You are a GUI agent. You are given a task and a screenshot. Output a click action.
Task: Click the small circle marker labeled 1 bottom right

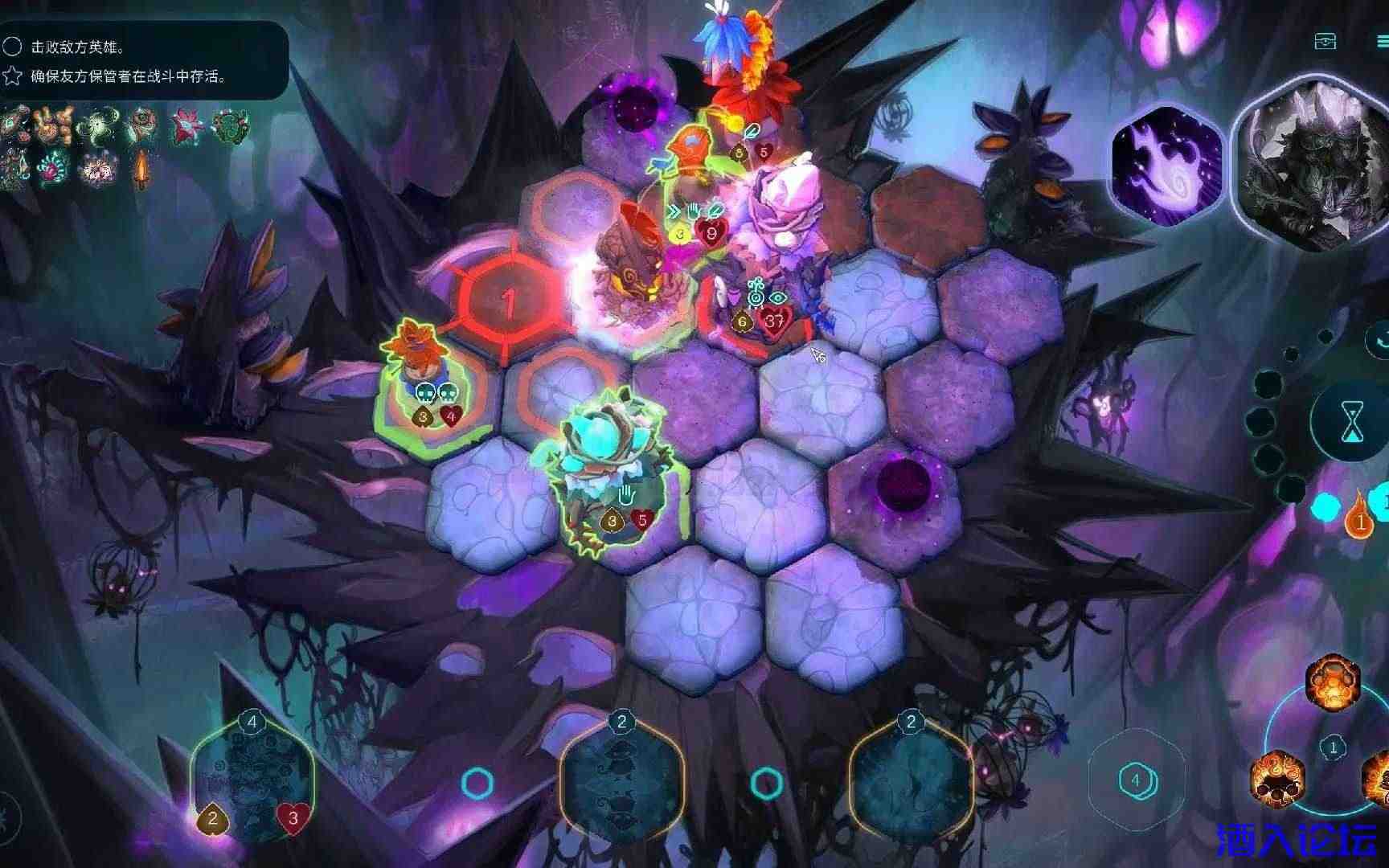pyautogui.click(x=1333, y=746)
